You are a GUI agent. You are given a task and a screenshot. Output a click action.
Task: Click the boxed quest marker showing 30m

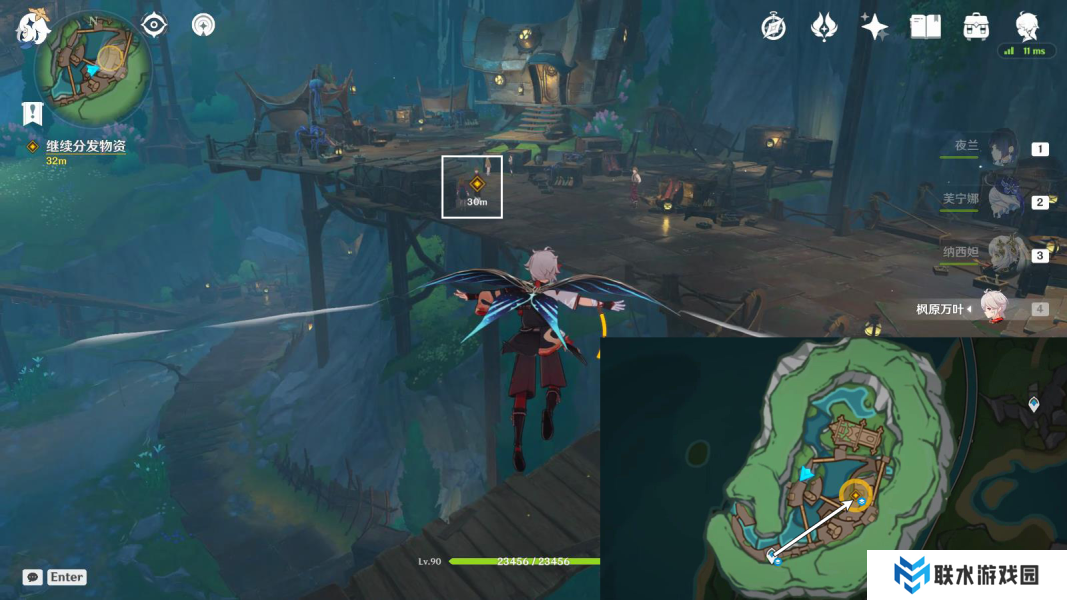coord(472,186)
